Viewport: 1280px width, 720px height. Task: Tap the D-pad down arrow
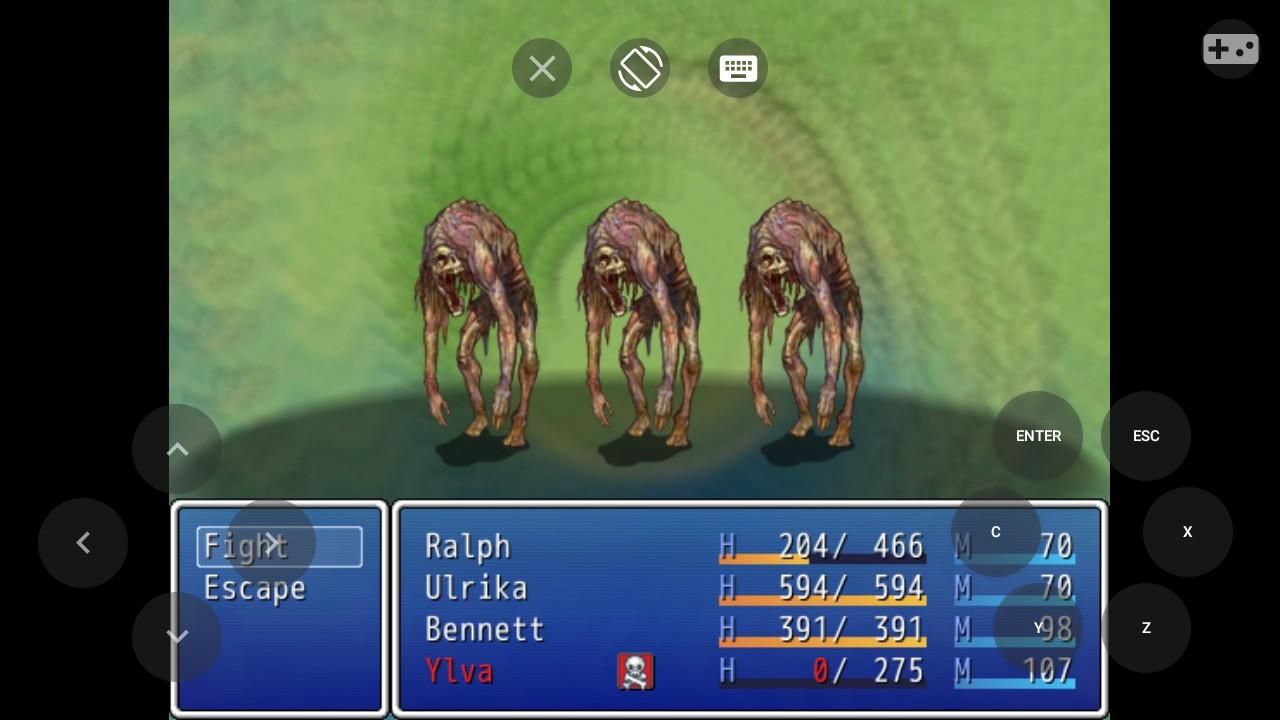177,637
